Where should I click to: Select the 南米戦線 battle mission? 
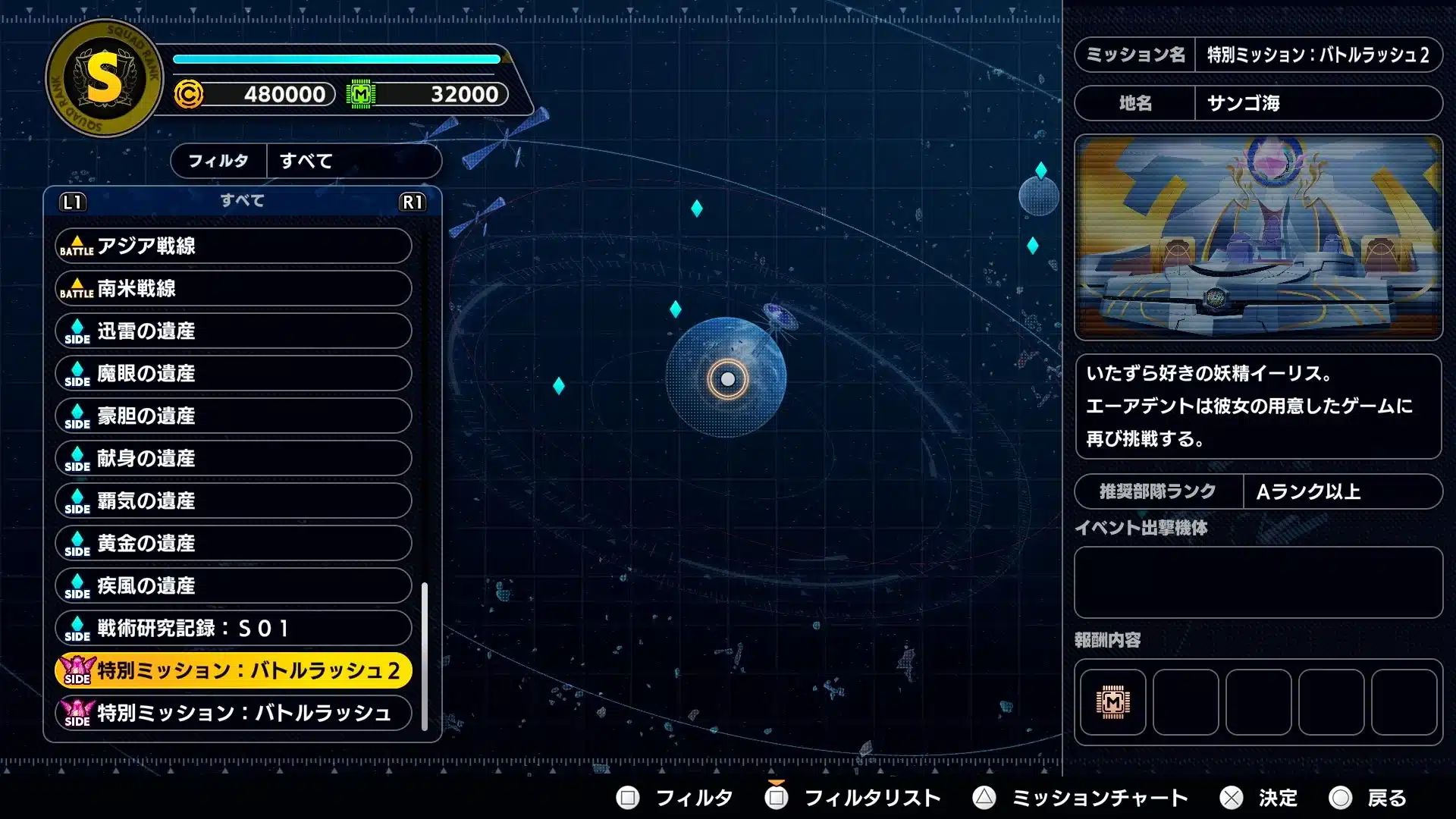(232, 288)
